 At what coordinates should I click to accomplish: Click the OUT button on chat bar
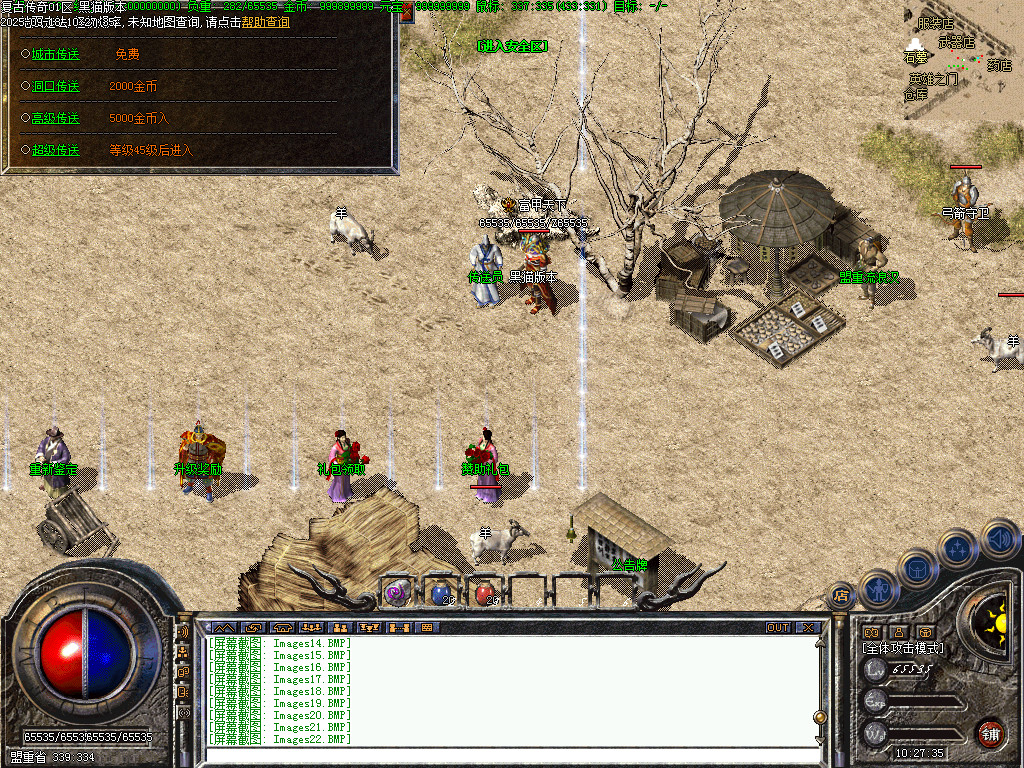[x=778, y=628]
